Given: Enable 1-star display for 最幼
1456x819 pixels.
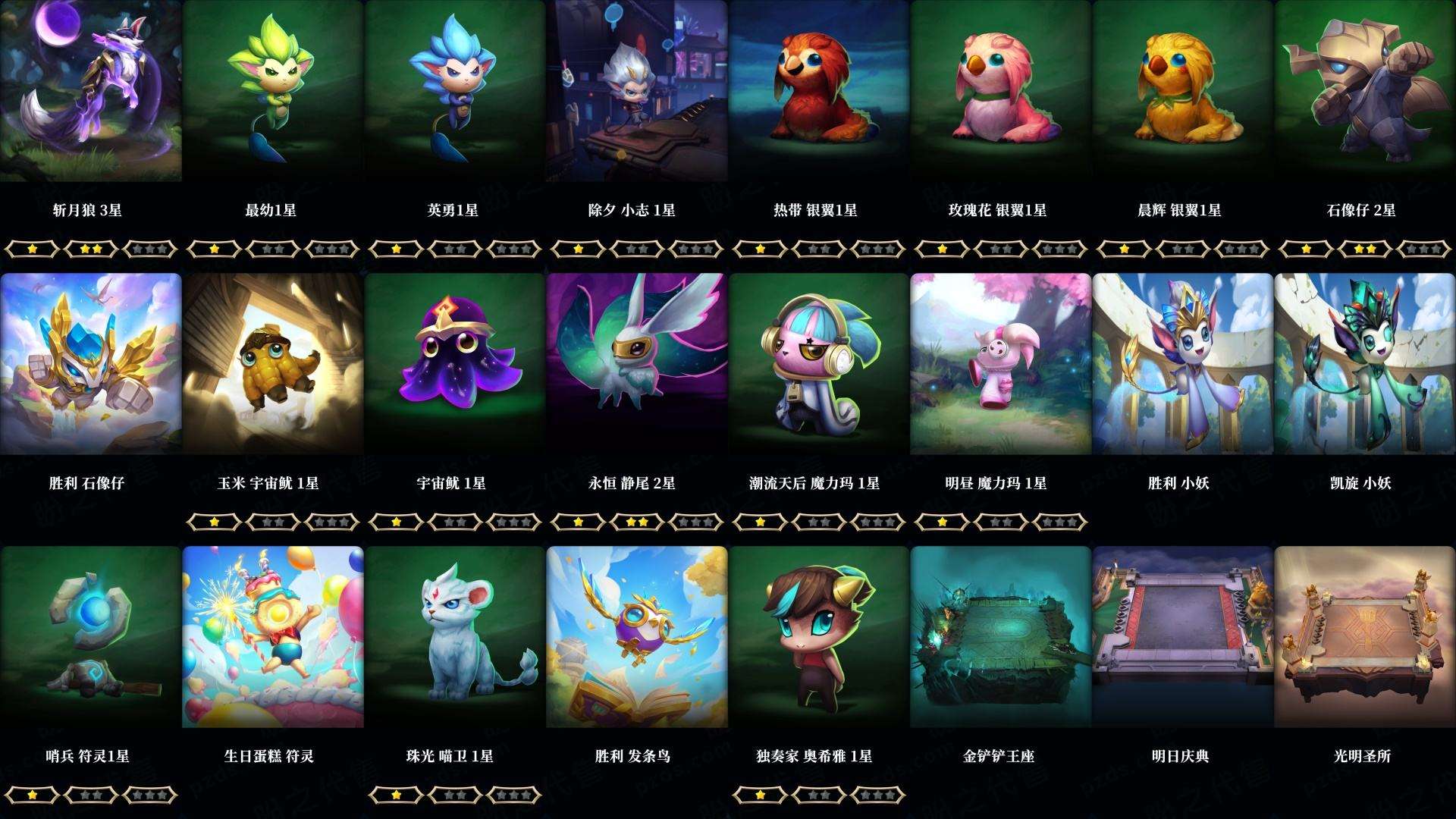Looking at the screenshot, I should coord(214,247).
